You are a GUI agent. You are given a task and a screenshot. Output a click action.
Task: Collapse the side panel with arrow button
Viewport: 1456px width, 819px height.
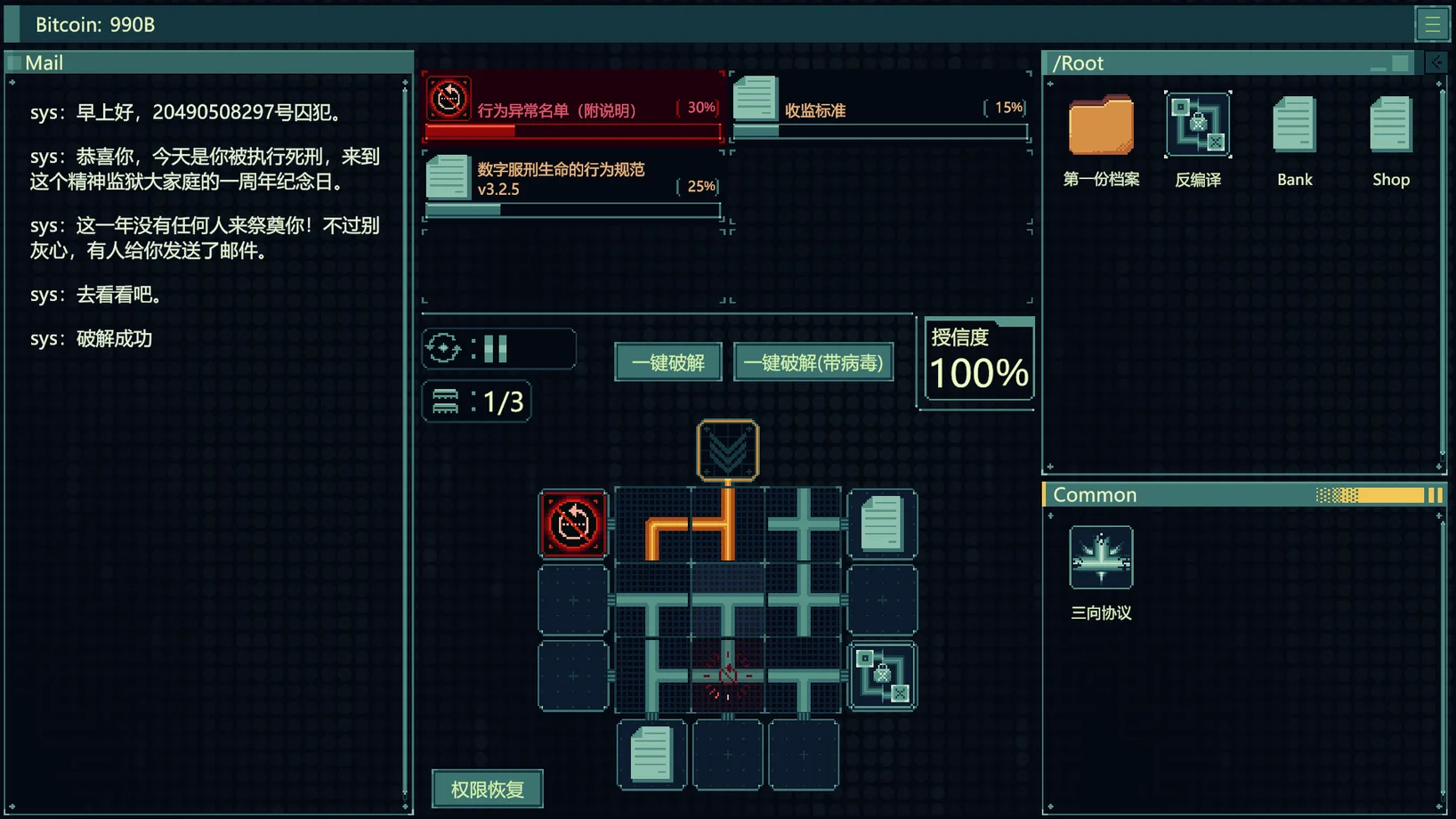click(1436, 62)
